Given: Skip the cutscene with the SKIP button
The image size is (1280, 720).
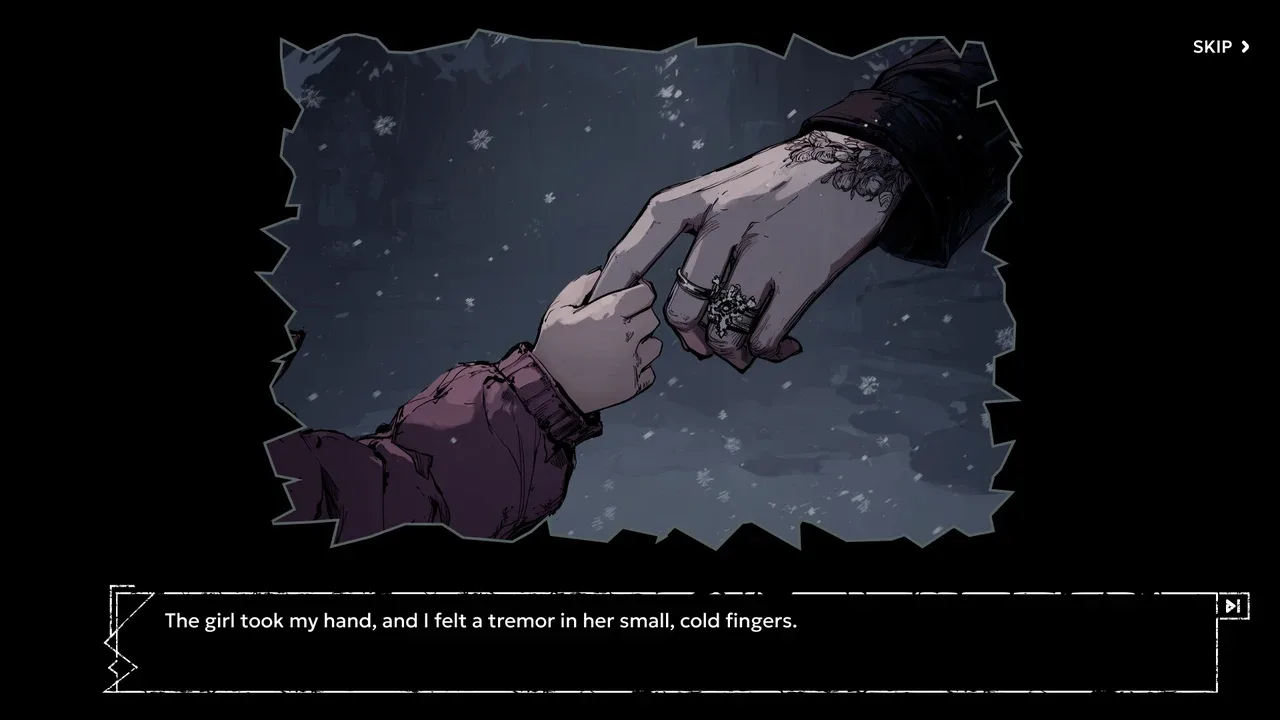Looking at the screenshot, I should click(x=1221, y=47).
